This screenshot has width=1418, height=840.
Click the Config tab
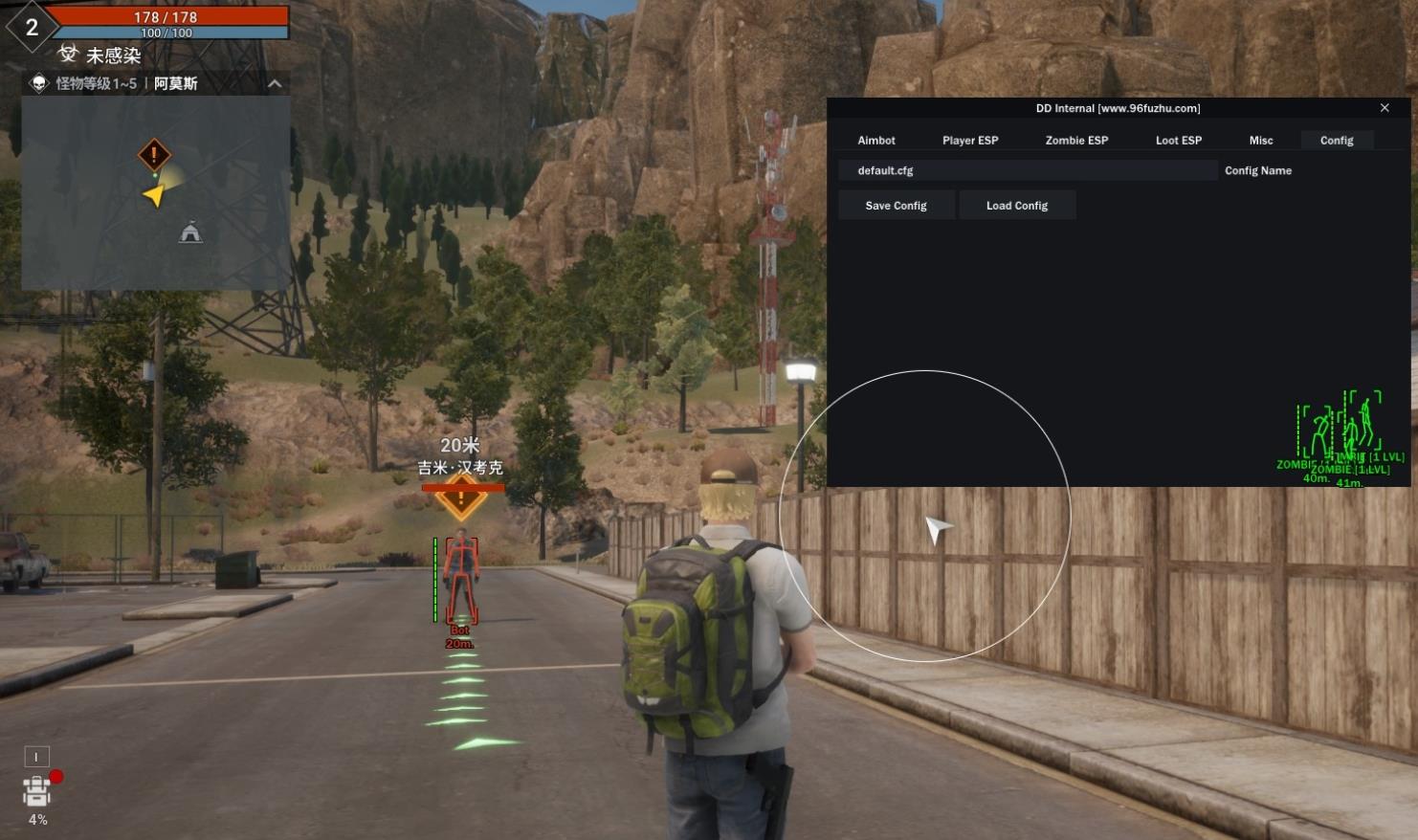click(x=1337, y=141)
